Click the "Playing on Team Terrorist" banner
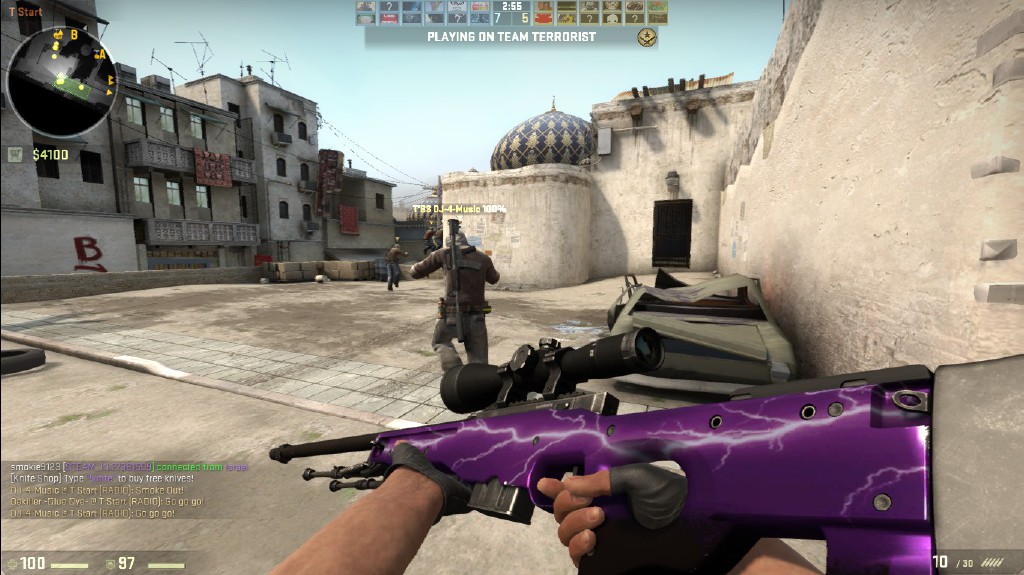The width and height of the screenshot is (1024, 575). [x=511, y=37]
